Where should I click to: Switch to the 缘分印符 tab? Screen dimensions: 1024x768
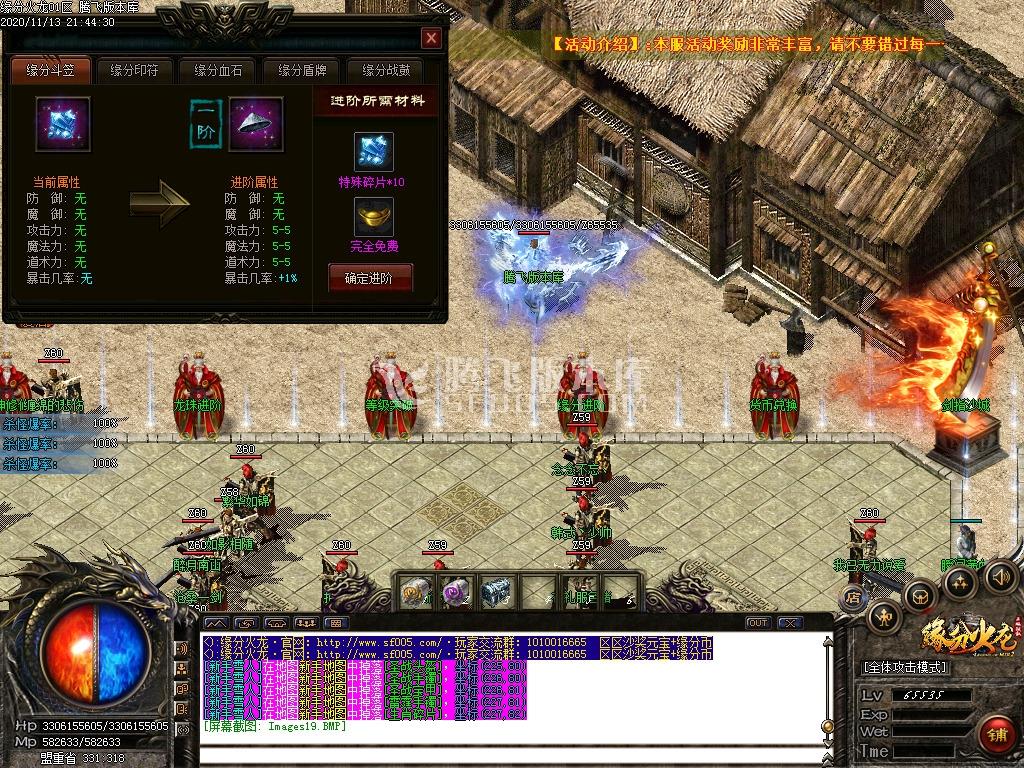pyautogui.click(x=134, y=71)
